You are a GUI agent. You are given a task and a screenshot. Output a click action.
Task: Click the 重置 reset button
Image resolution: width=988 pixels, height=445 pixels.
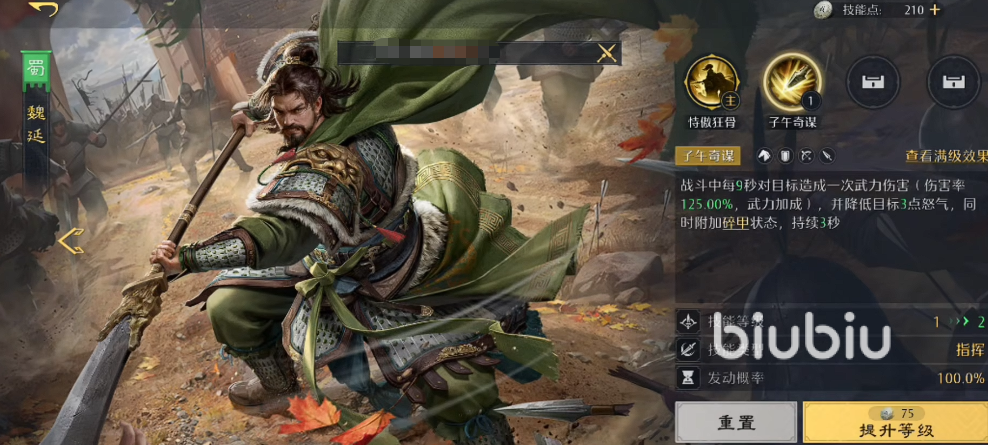point(736,423)
